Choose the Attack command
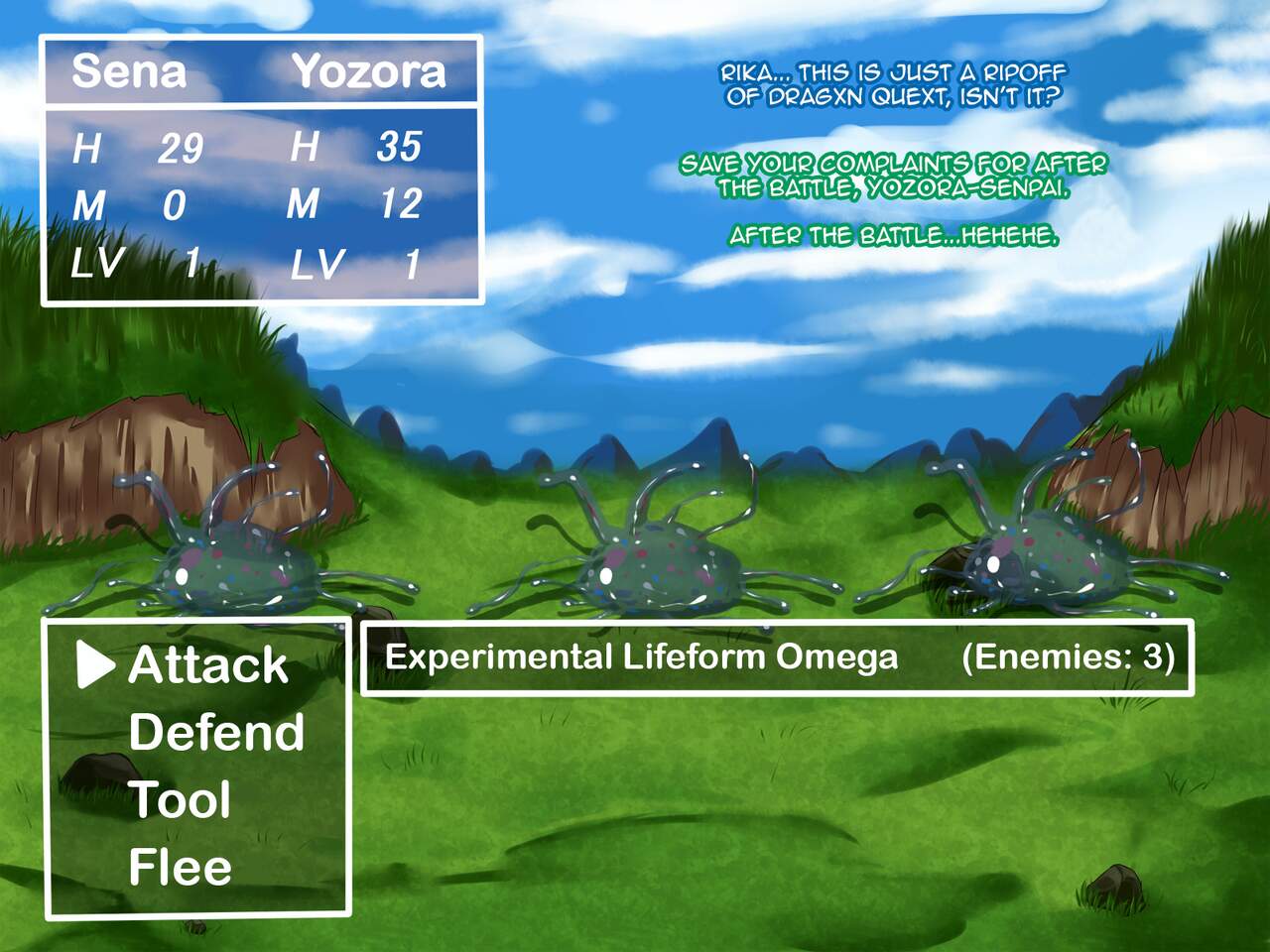This screenshot has height=952, width=1270. [x=207, y=665]
